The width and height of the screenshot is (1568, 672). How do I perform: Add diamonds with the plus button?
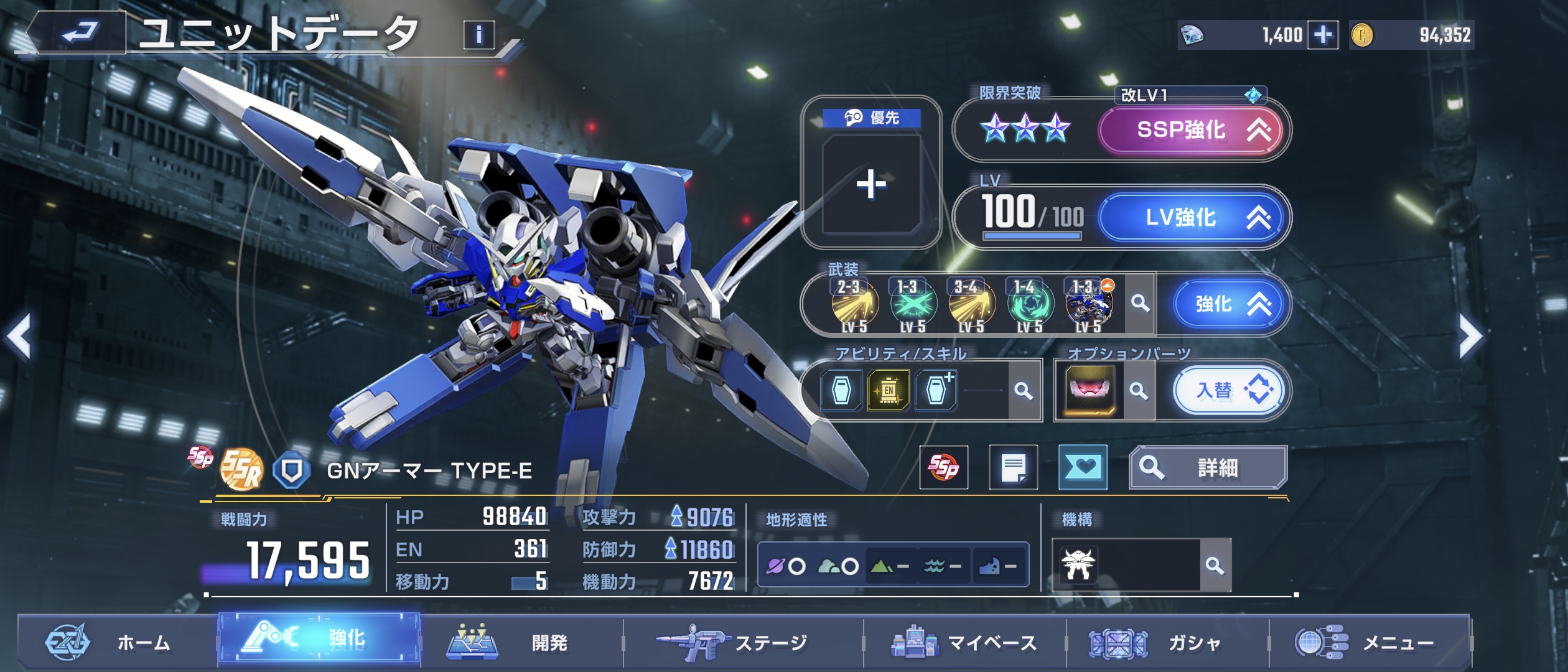pos(1323,35)
